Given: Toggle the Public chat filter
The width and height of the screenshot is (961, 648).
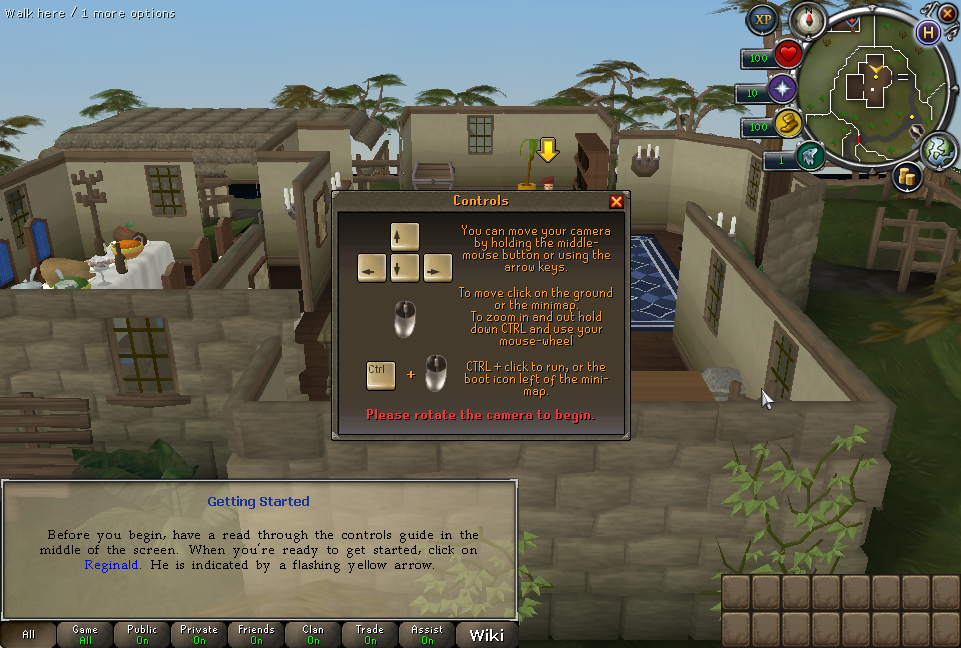Looking at the screenshot, I should point(142,635).
